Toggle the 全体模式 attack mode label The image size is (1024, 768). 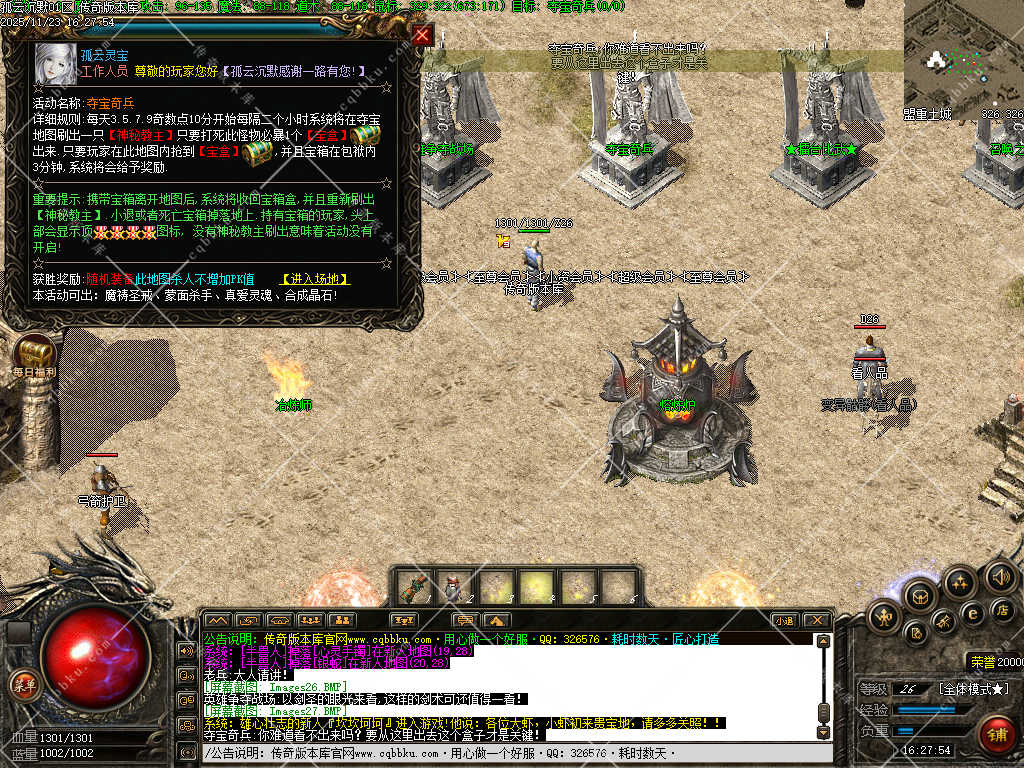coord(974,689)
